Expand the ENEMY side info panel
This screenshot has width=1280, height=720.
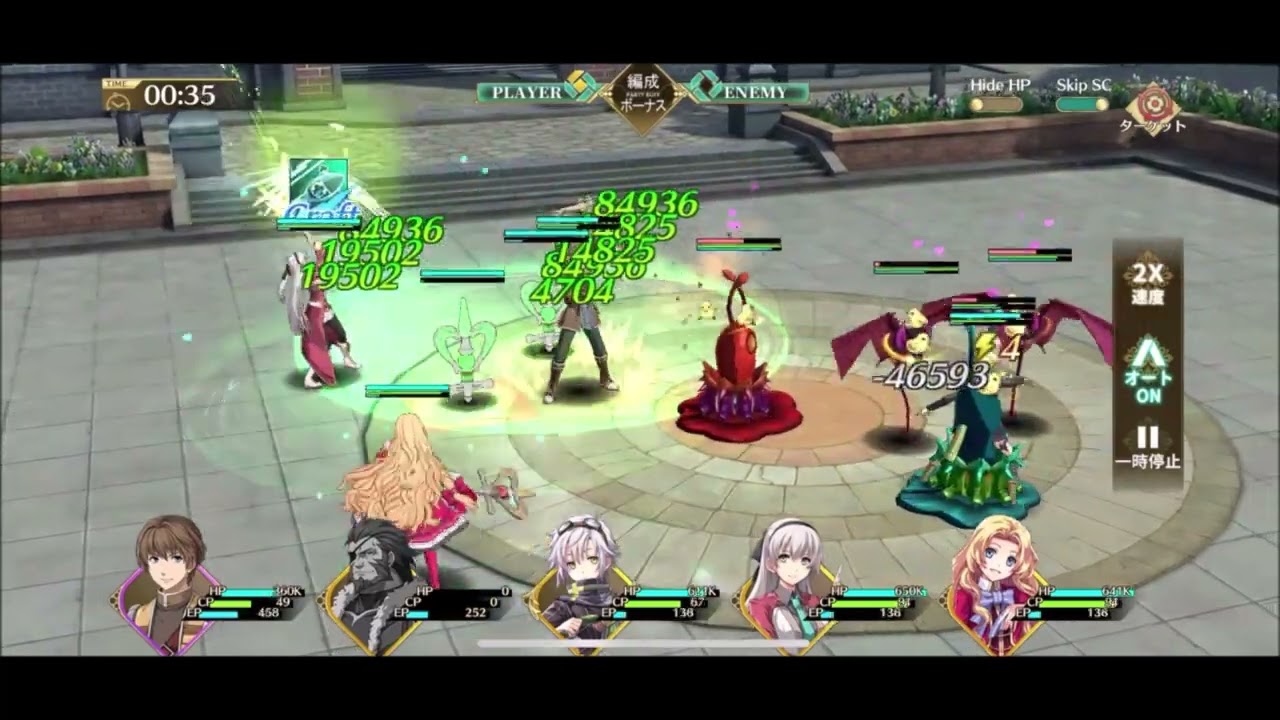(x=708, y=91)
